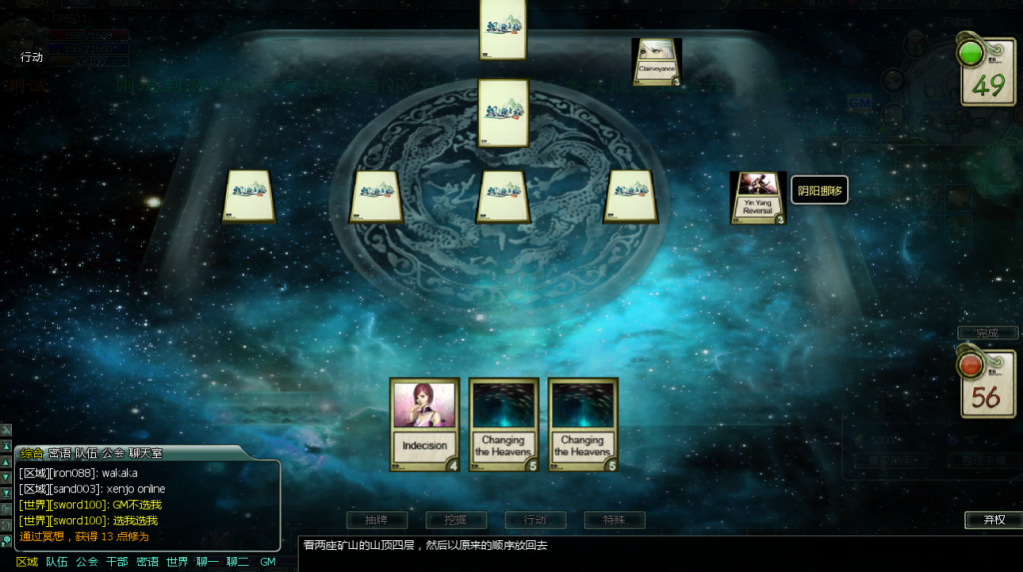
Task: Open the 聊天室 chat room tab
Action: pos(146,453)
